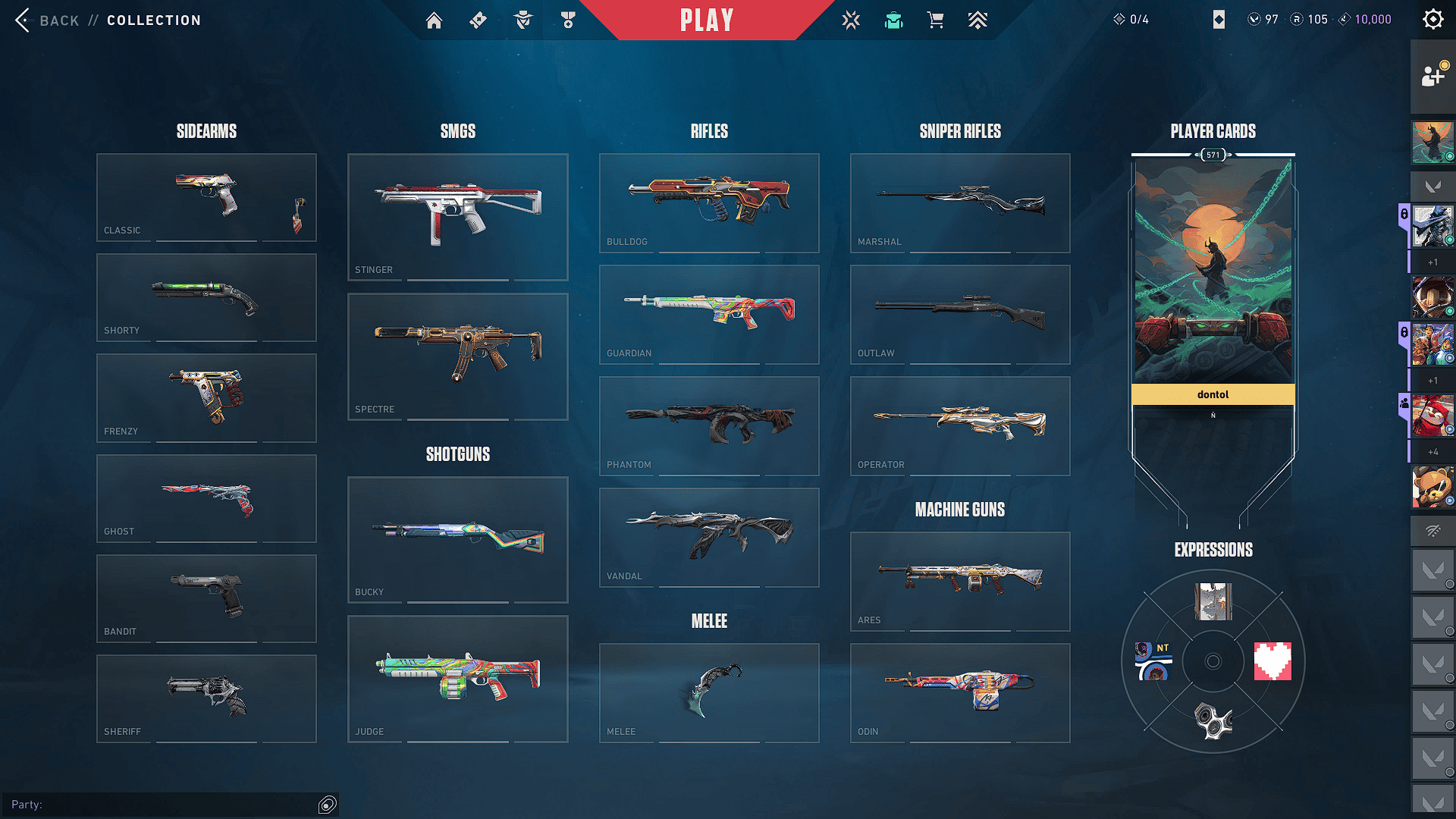Open the Vandal rifle slot
The image size is (1456, 819).
(709, 537)
